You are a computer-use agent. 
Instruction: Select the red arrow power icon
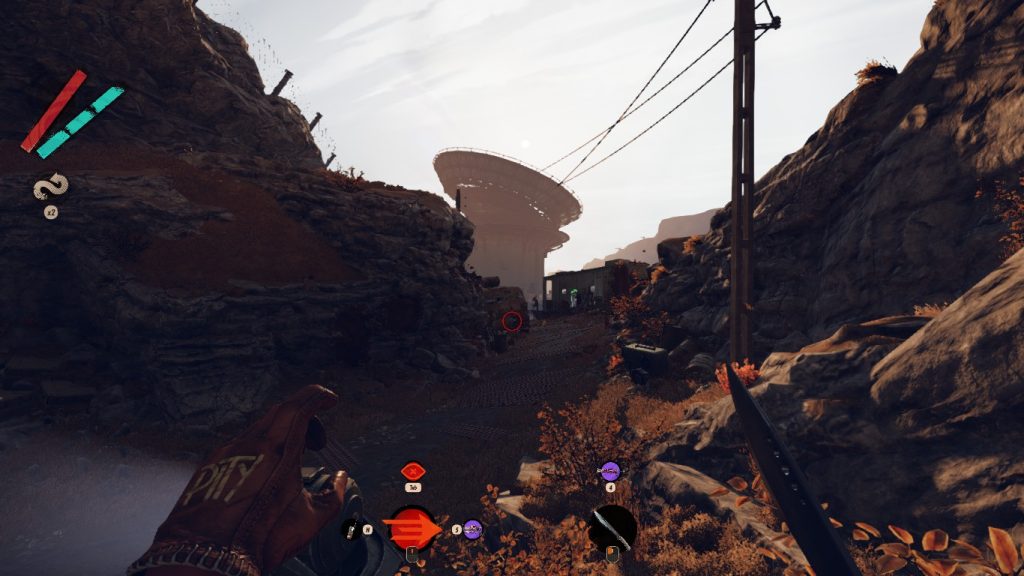[x=412, y=529]
